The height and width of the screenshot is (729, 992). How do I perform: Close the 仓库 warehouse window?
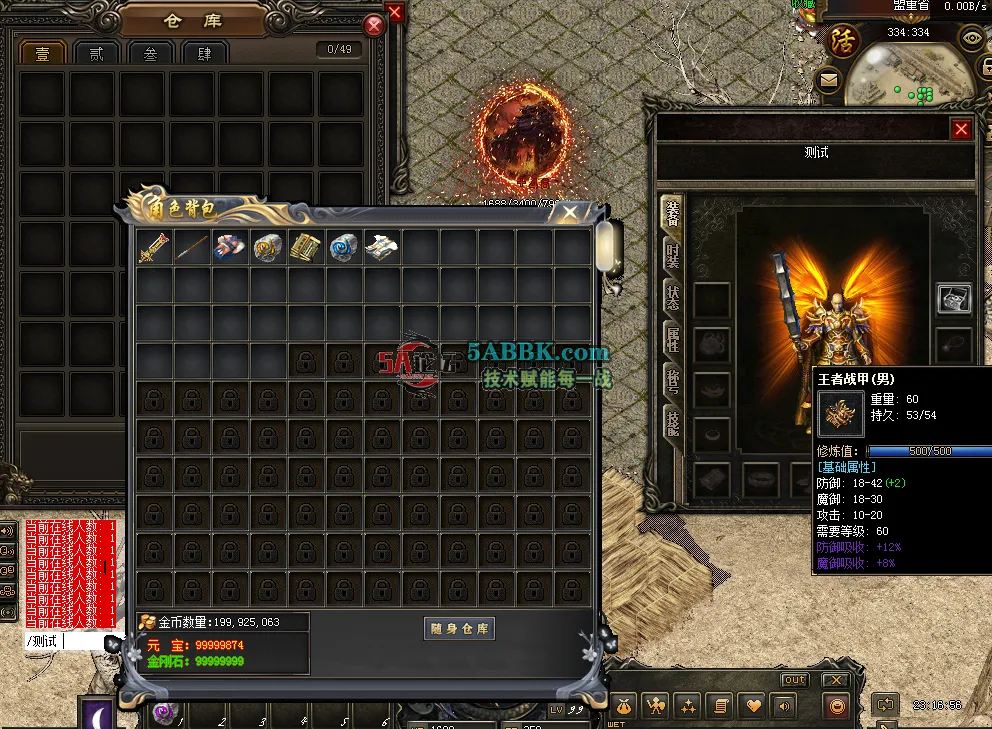pyautogui.click(x=374, y=26)
